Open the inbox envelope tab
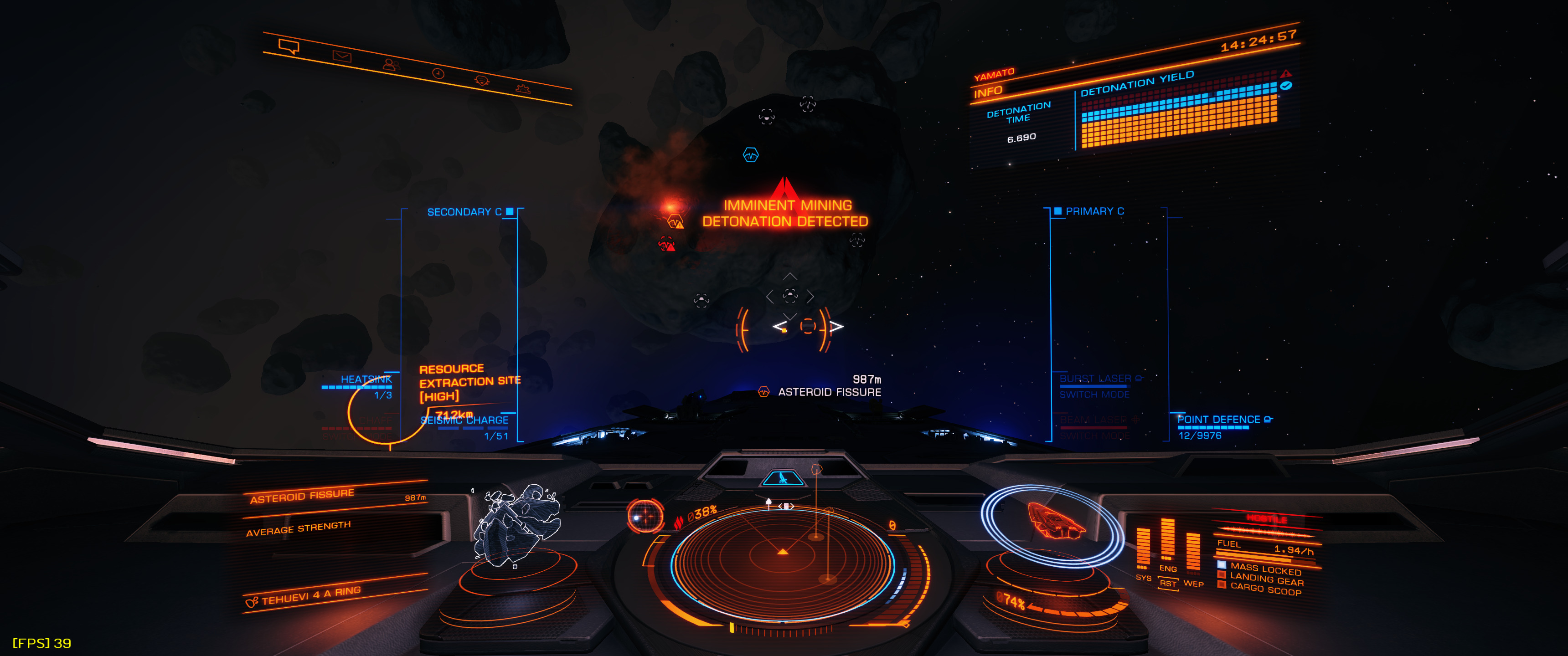 pos(341,56)
